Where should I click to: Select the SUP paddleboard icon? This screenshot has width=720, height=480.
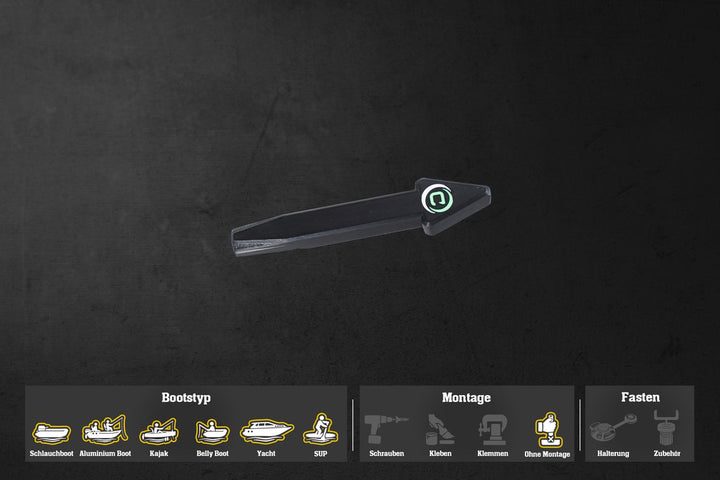point(320,429)
